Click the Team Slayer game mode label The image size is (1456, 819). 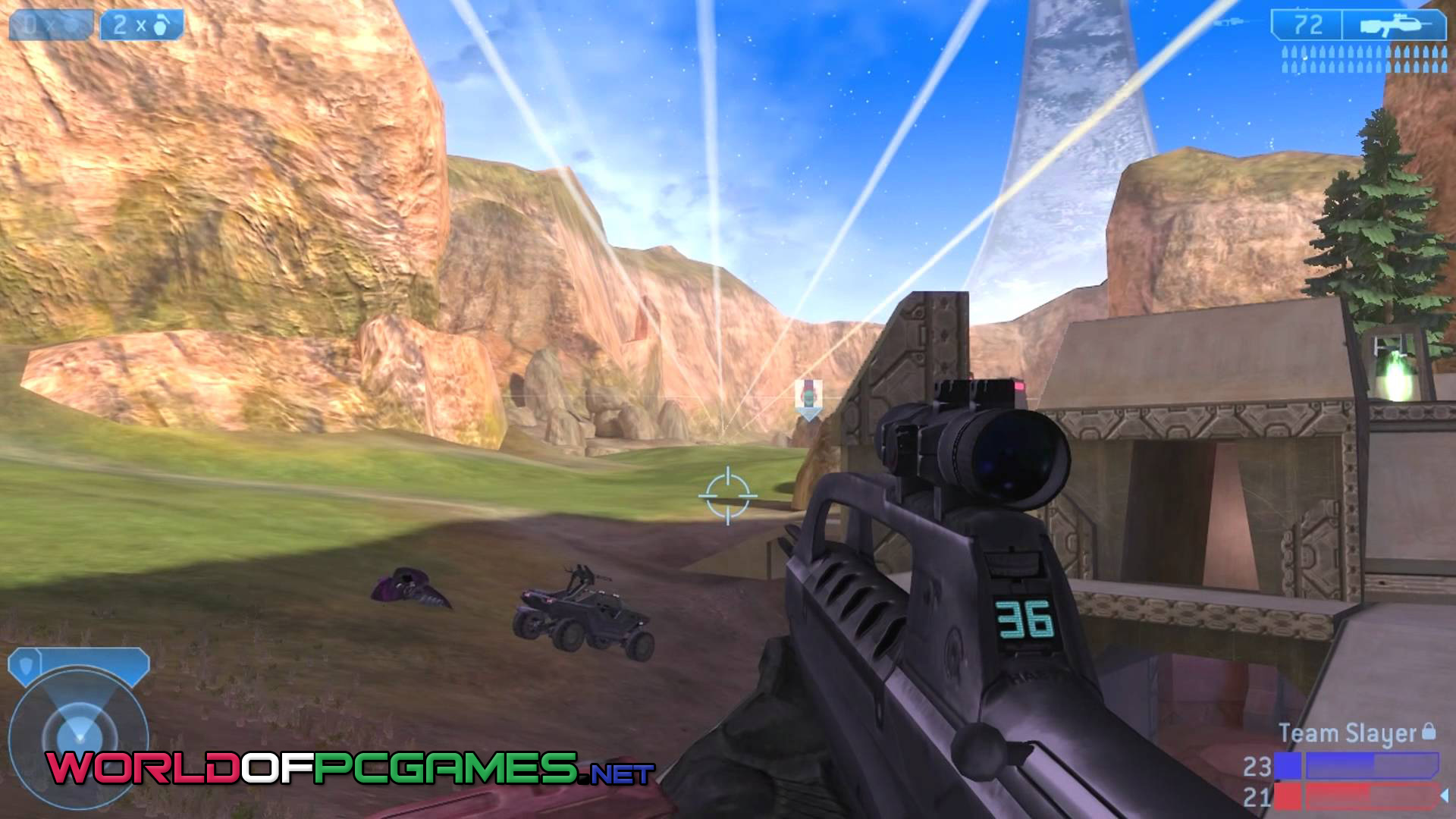[x=1348, y=733]
